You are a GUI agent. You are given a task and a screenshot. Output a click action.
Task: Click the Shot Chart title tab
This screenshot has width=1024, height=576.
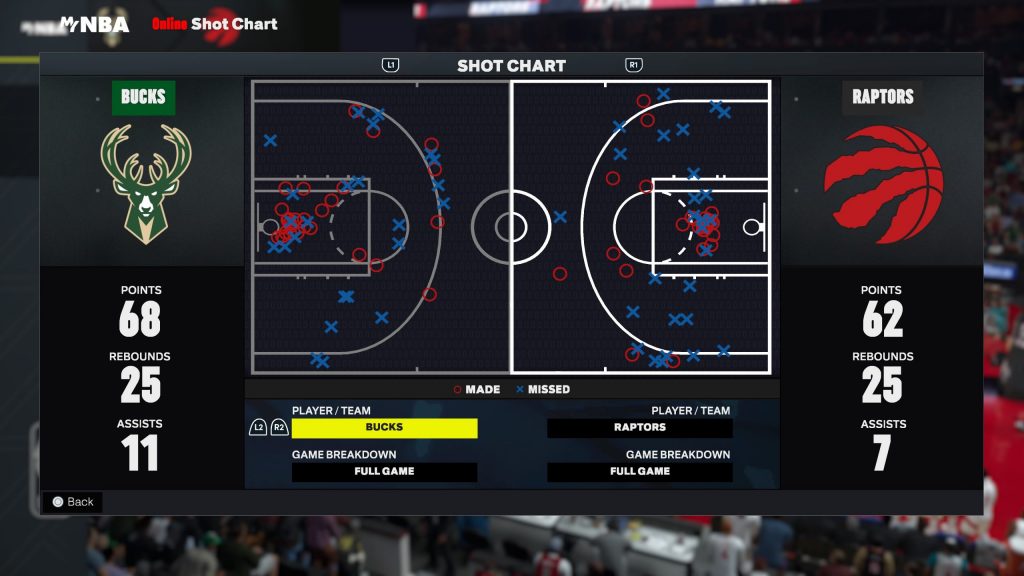click(511, 66)
